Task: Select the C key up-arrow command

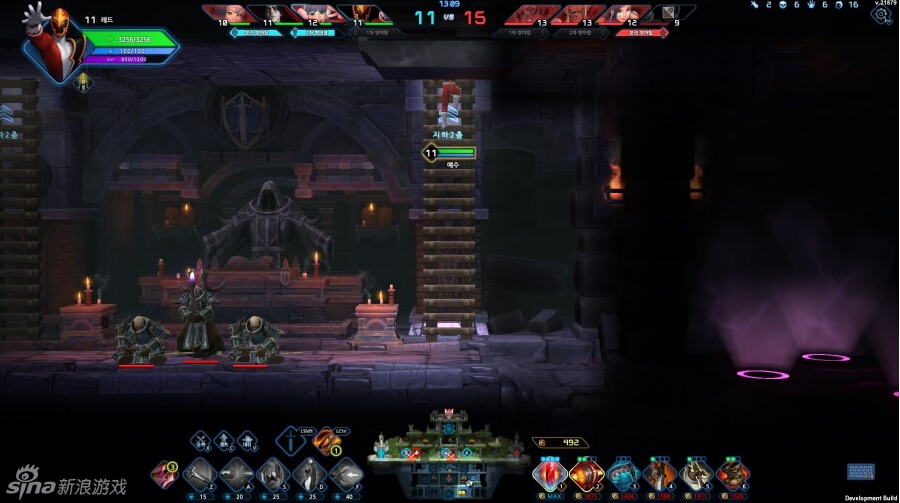Action: tap(224, 440)
